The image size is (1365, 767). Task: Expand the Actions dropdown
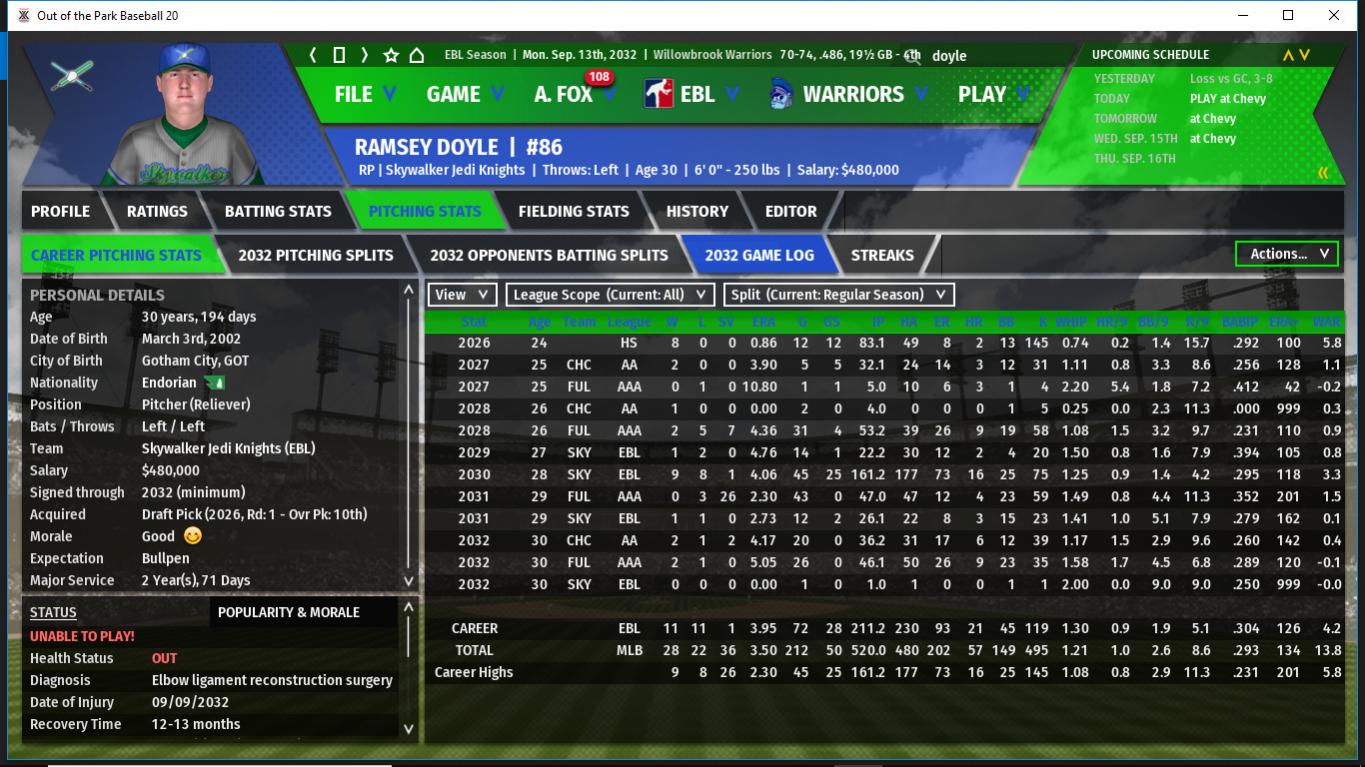(1287, 254)
